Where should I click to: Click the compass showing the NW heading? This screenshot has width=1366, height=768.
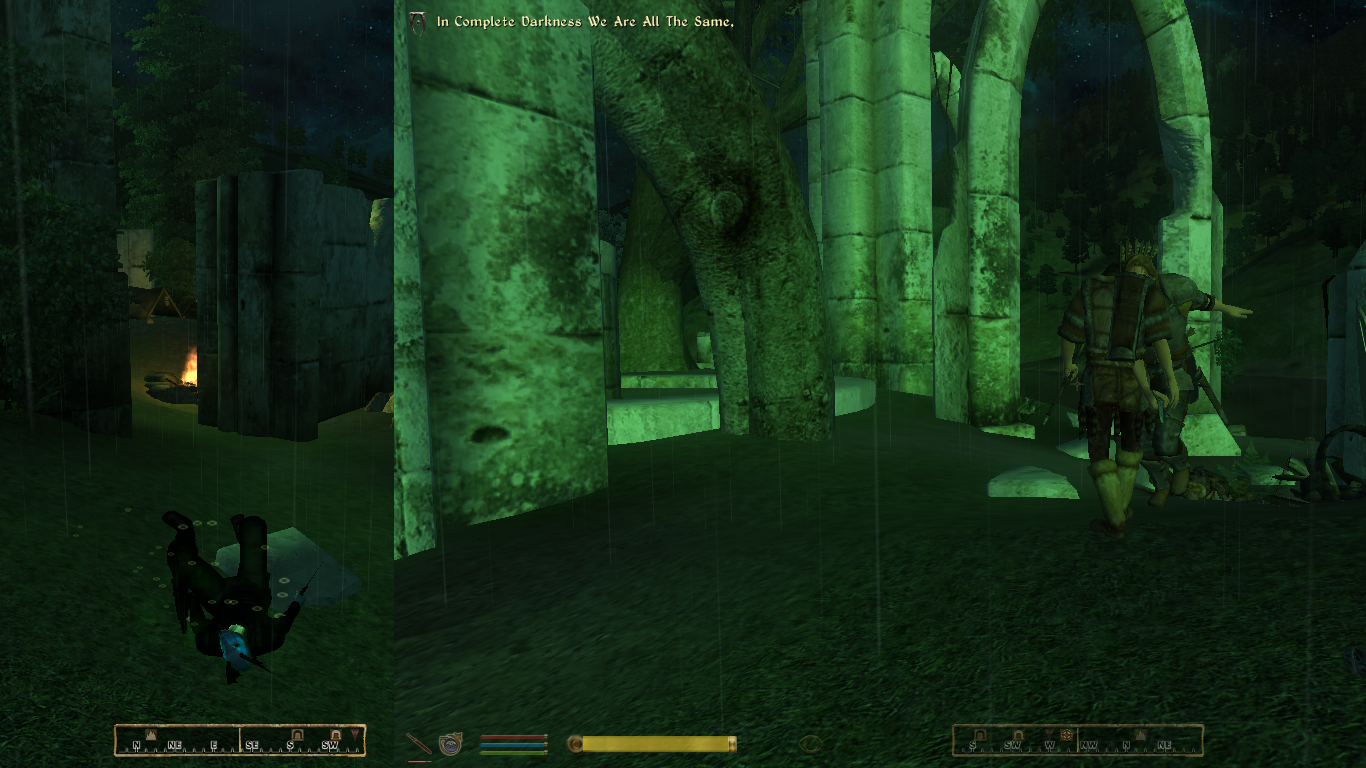pyautogui.click(x=1077, y=740)
